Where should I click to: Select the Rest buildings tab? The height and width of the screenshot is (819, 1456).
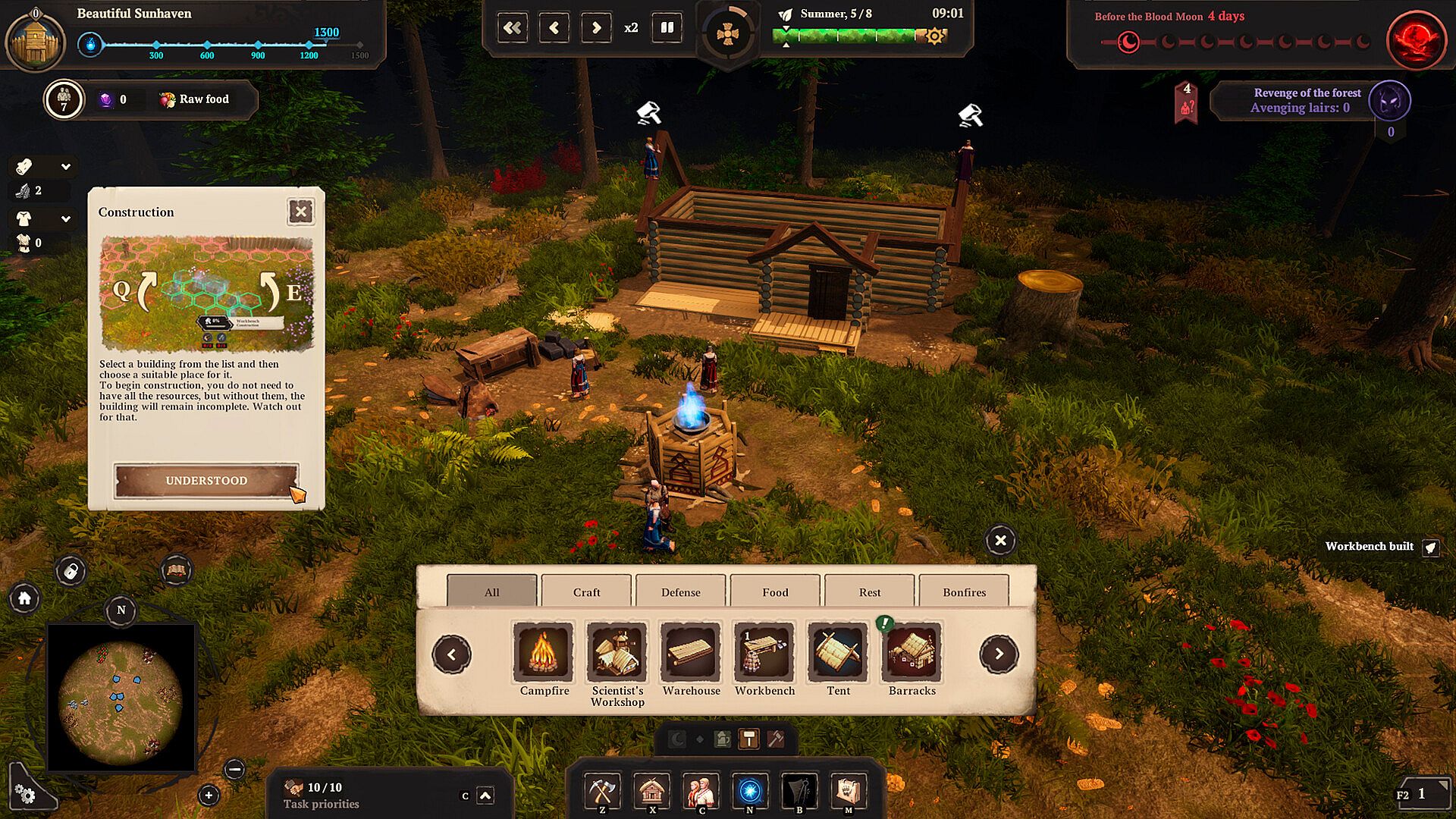click(x=869, y=591)
